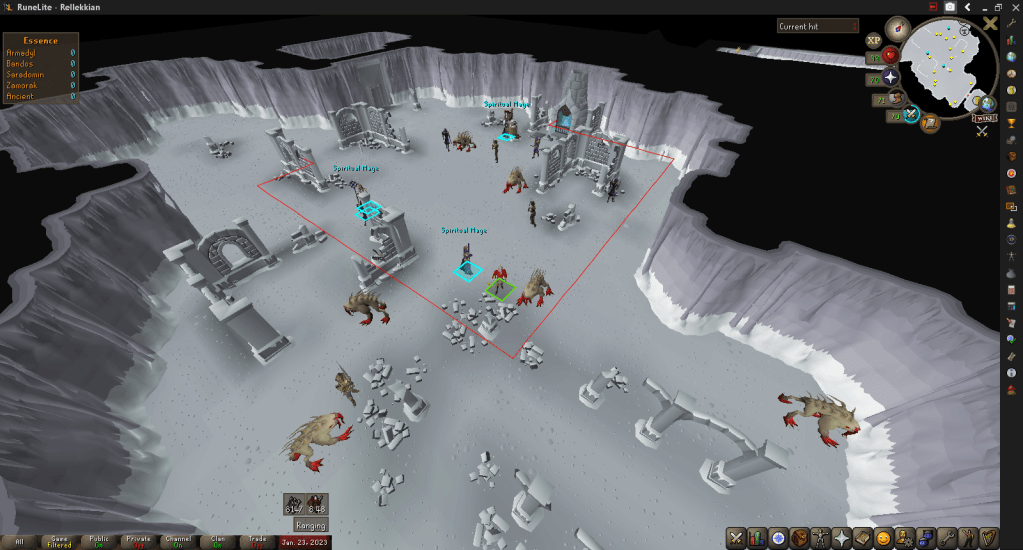Click the compass to face north

(x=896, y=27)
